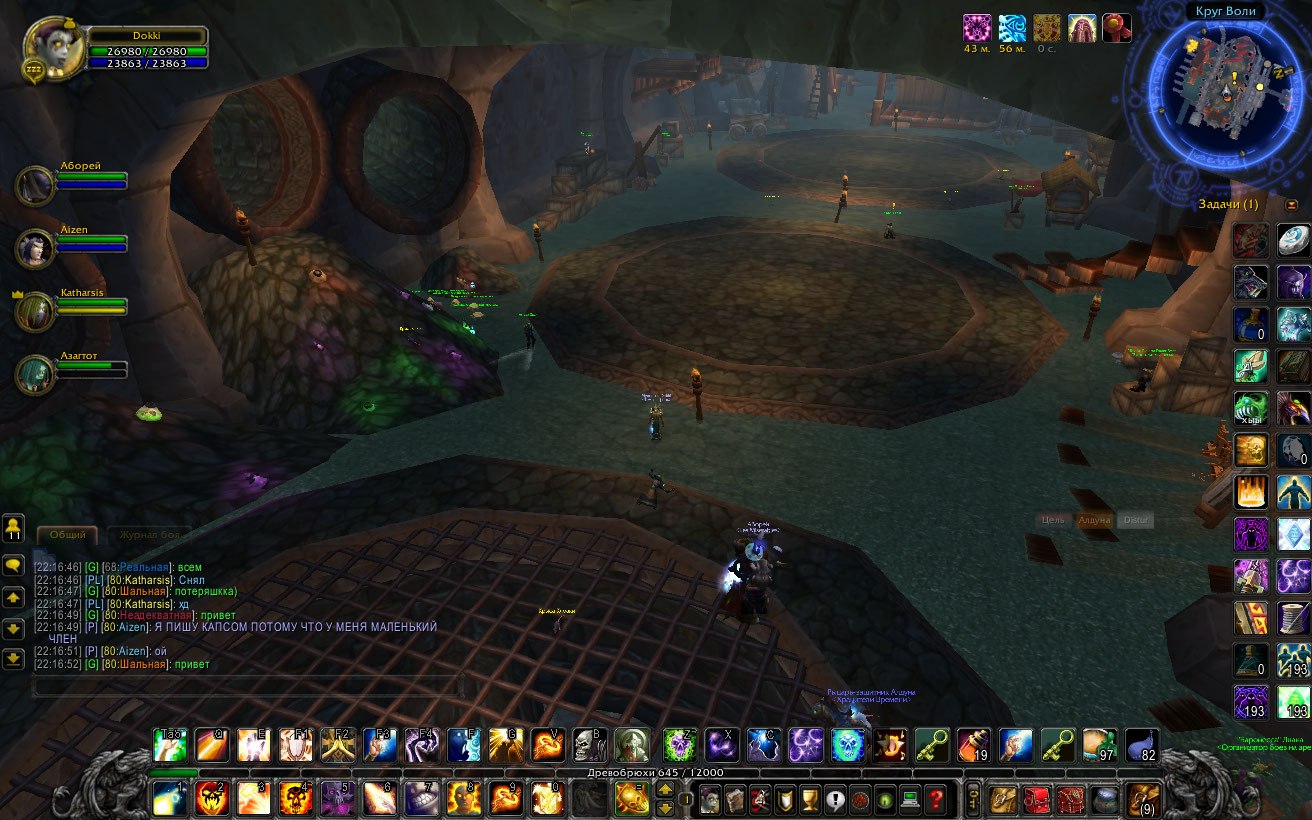Viewport: 1312px width, 820px height.
Task: Jump chat to bottom with the underlined arrow
Action: tap(14, 659)
